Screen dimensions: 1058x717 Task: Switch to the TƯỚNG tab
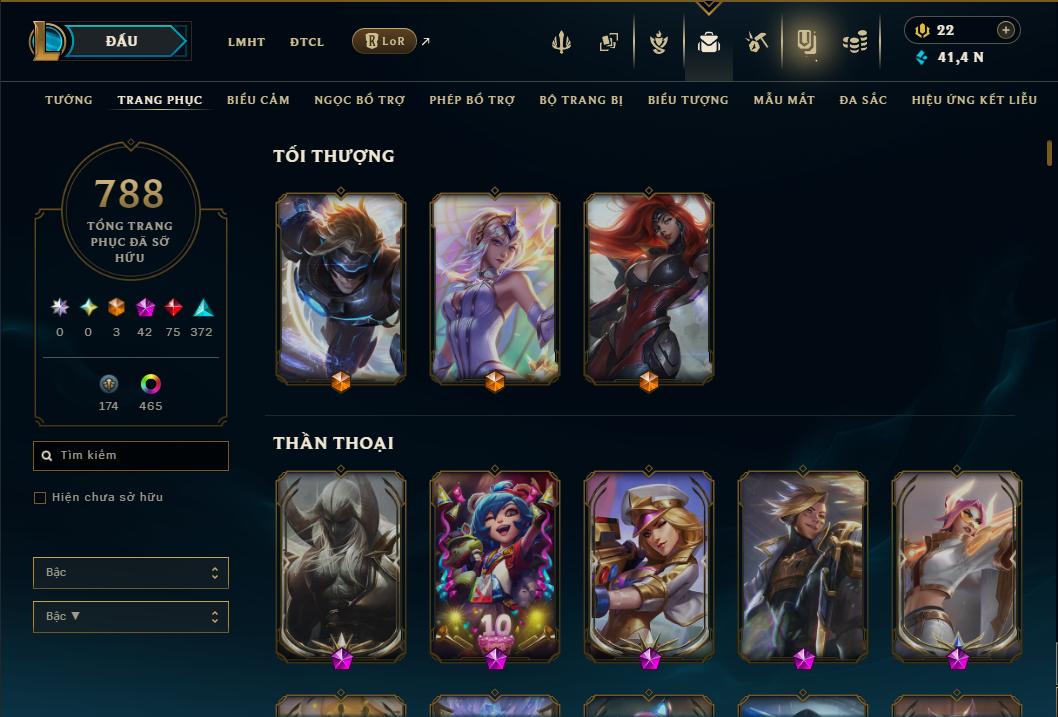[69, 100]
